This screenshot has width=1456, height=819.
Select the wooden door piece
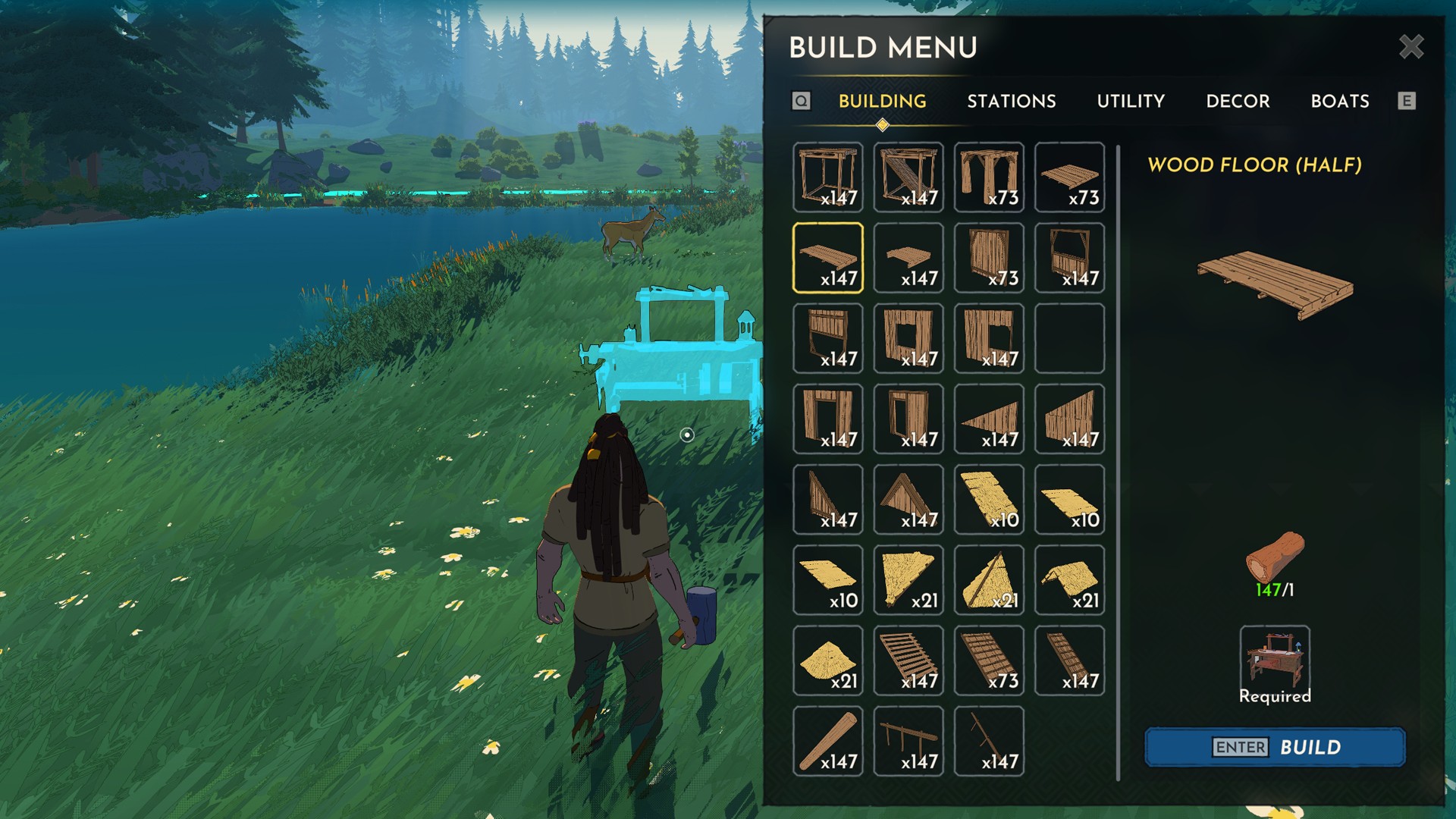click(x=989, y=258)
